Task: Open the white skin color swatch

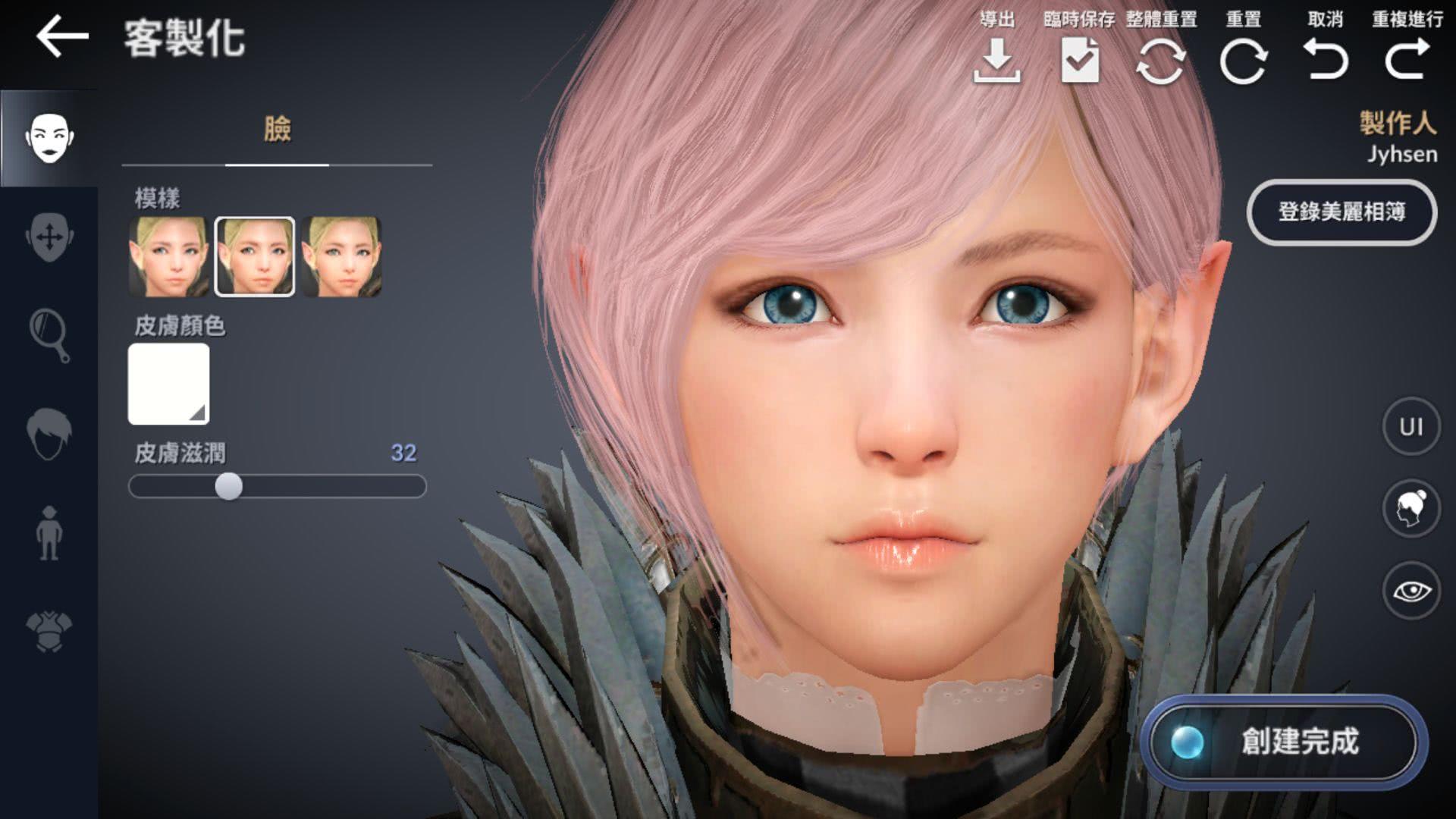Action: coord(168,384)
